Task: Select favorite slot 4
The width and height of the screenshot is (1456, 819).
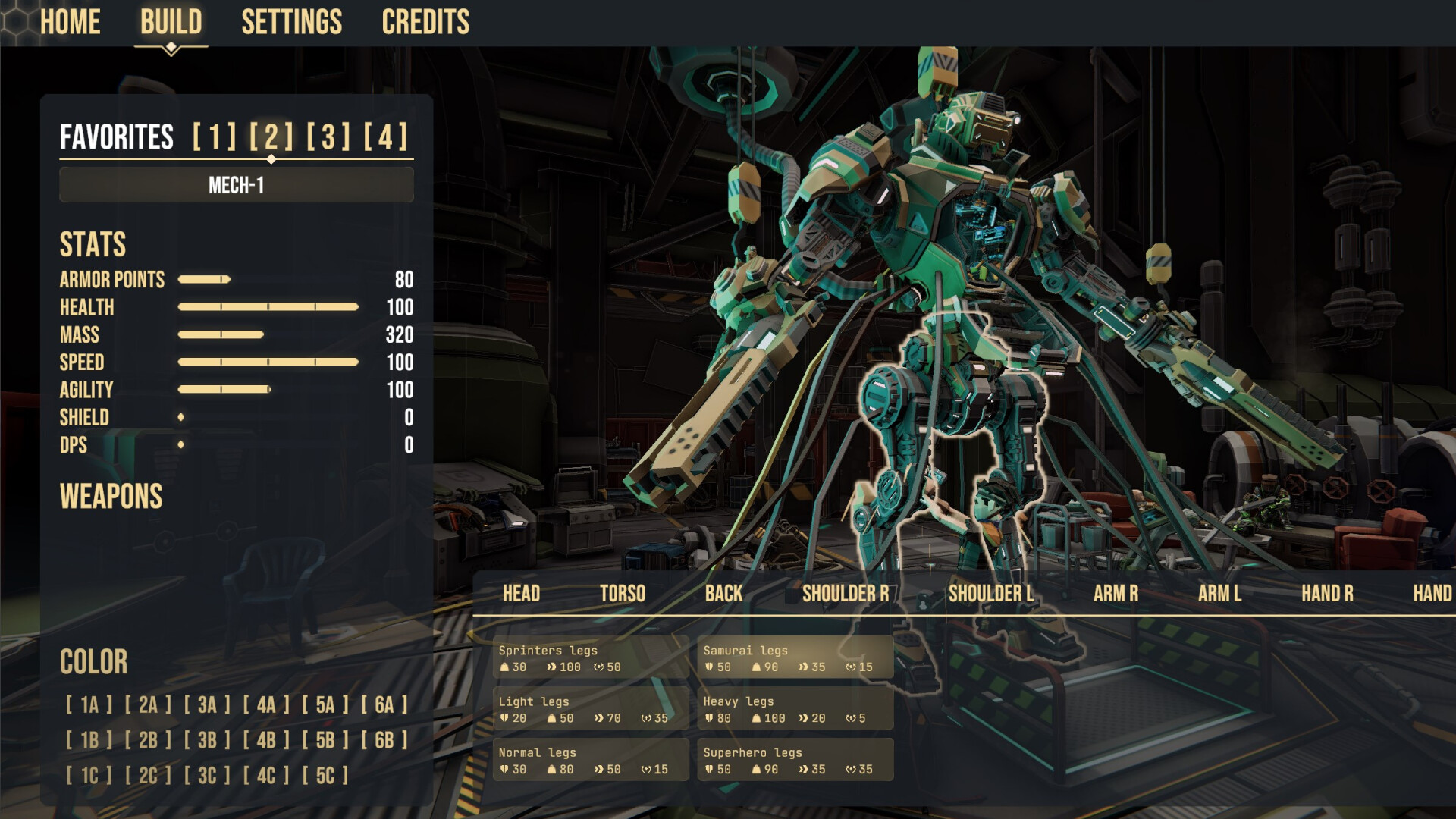Action: coord(385,137)
